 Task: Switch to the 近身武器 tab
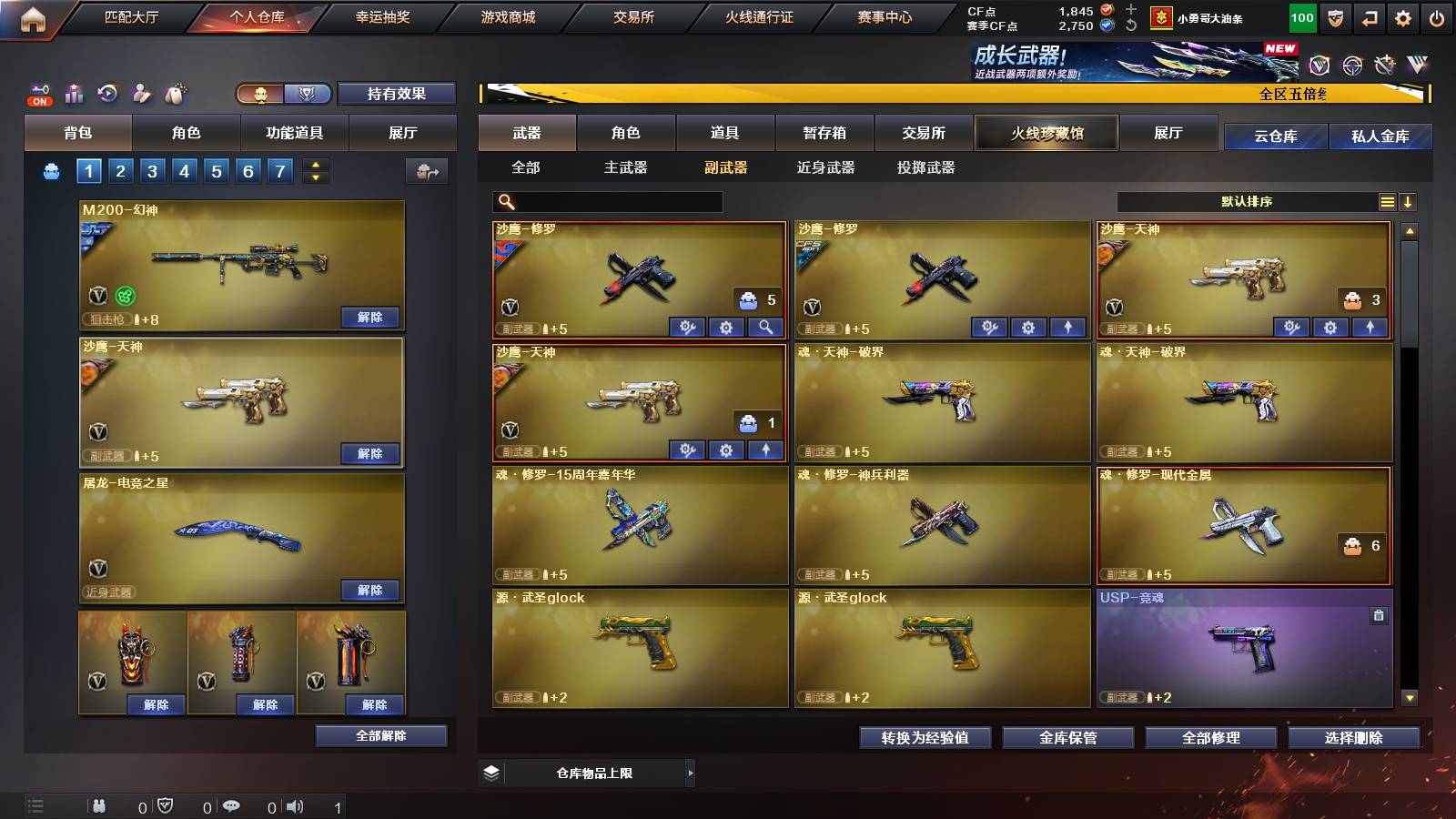coord(826,167)
